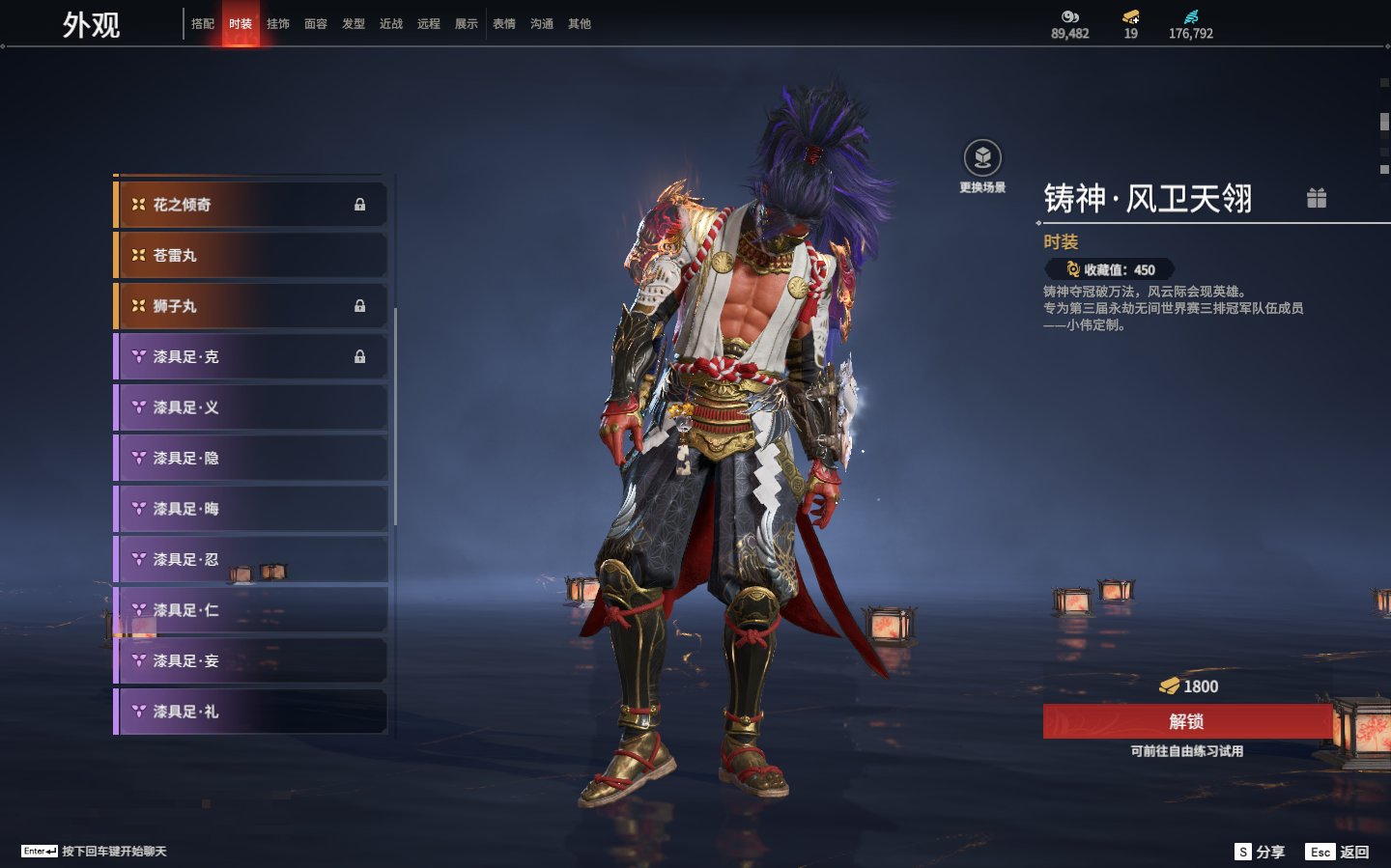Select the 漆具足·克 outfit
This screenshot has width=1391, height=868.
pos(251,357)
